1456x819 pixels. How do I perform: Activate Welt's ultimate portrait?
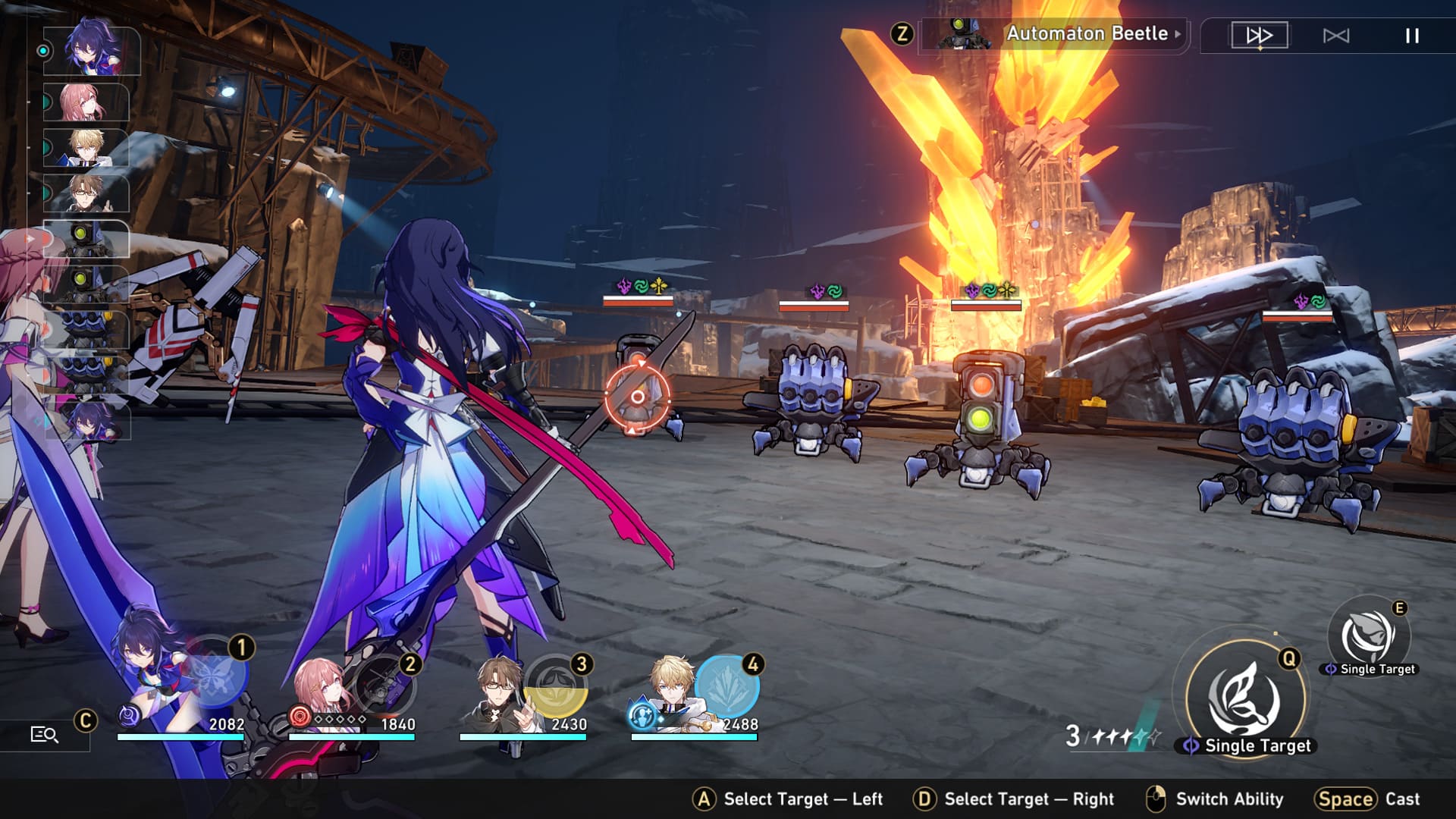coord(556,685)
